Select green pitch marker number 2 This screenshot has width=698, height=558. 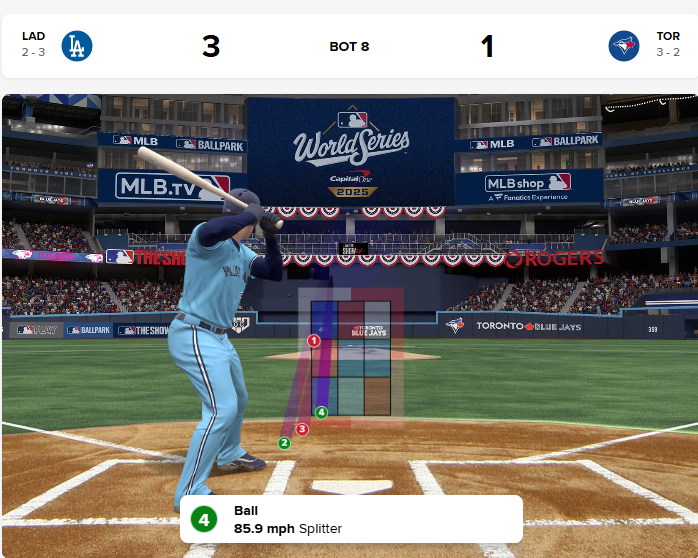click(x=284, y=443)
